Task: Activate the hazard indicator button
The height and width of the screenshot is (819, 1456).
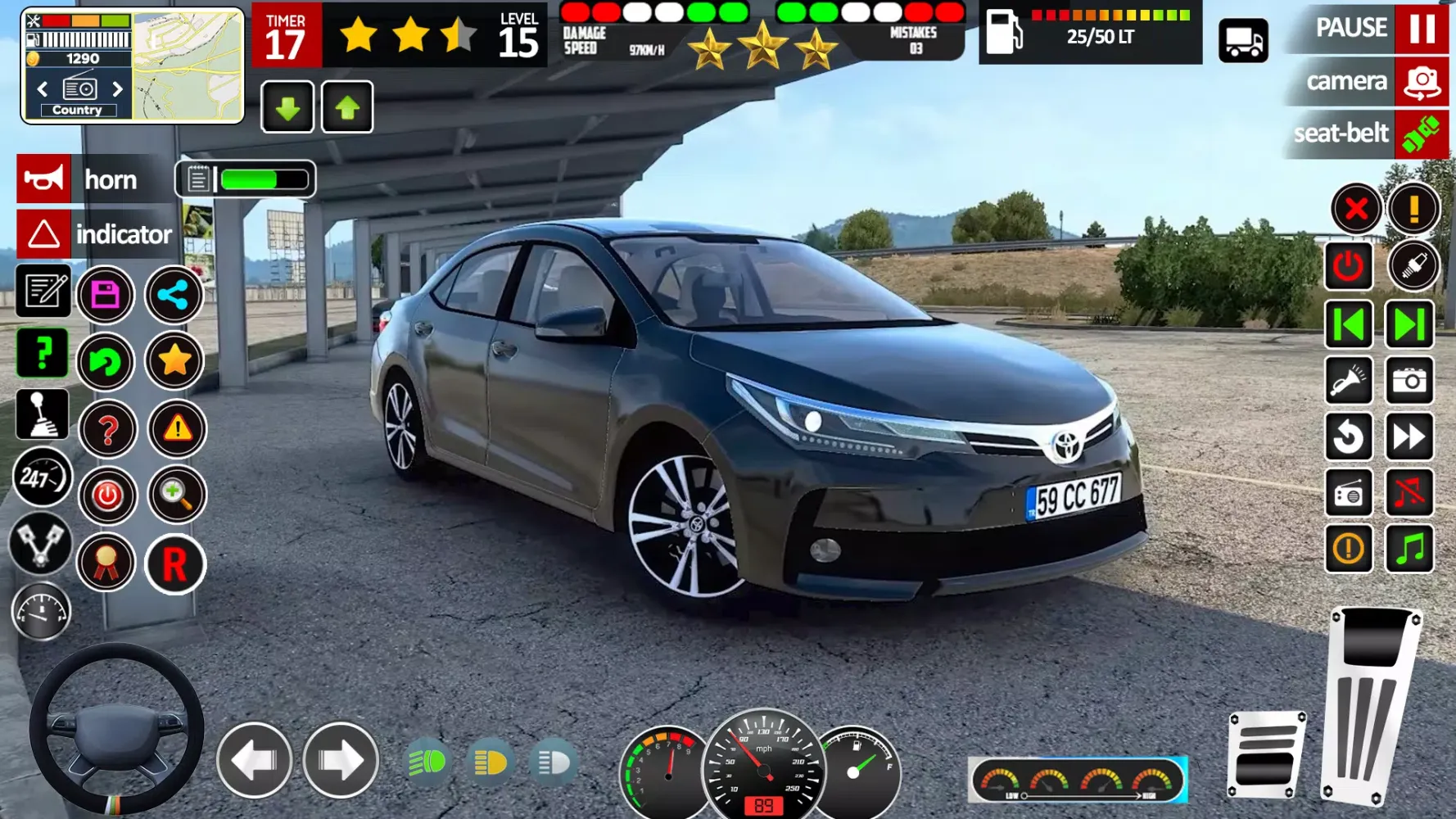Action: click(44, 234)
